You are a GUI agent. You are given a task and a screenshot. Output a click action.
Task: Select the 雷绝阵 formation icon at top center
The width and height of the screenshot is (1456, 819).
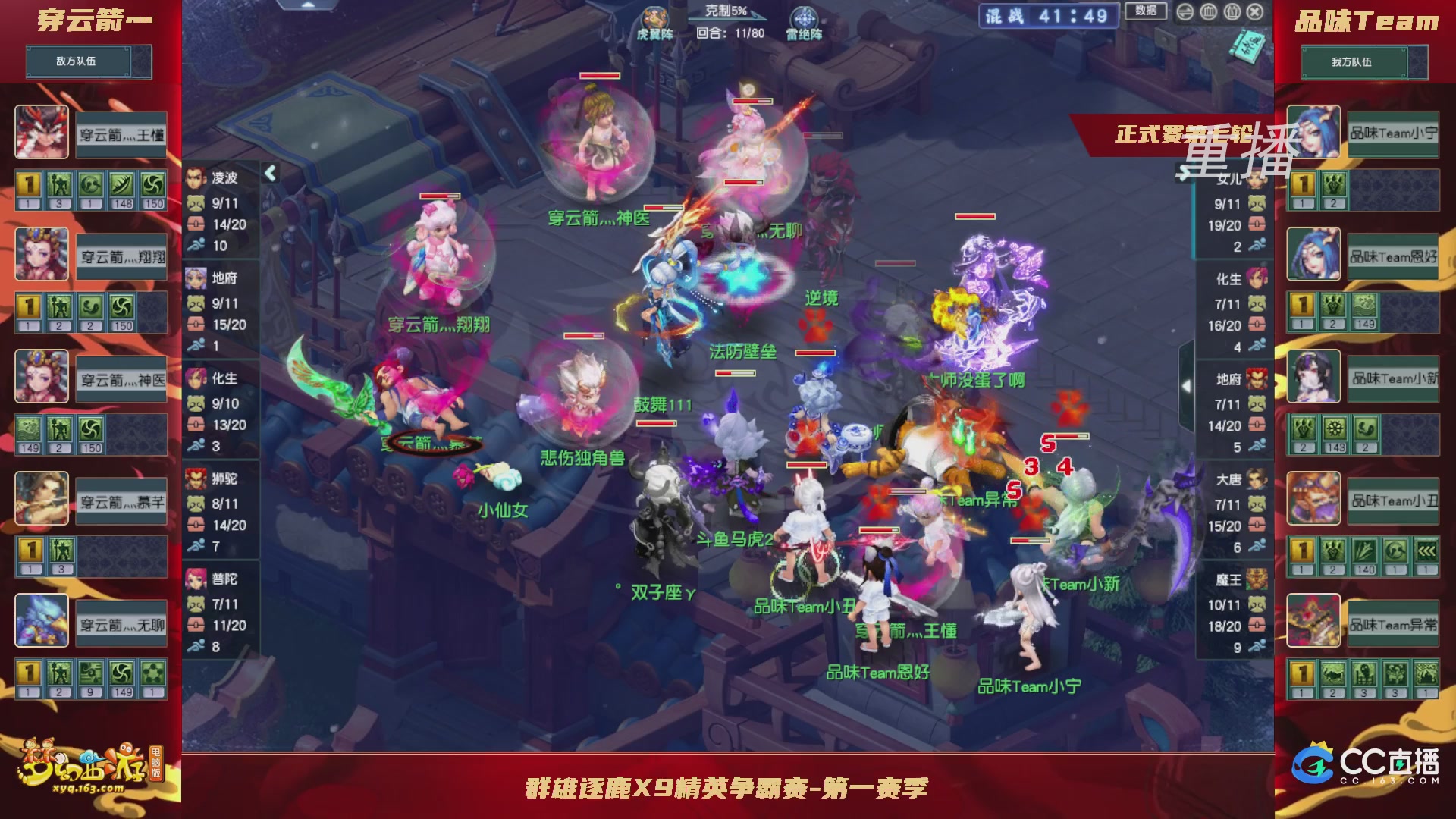click(805, 15)
